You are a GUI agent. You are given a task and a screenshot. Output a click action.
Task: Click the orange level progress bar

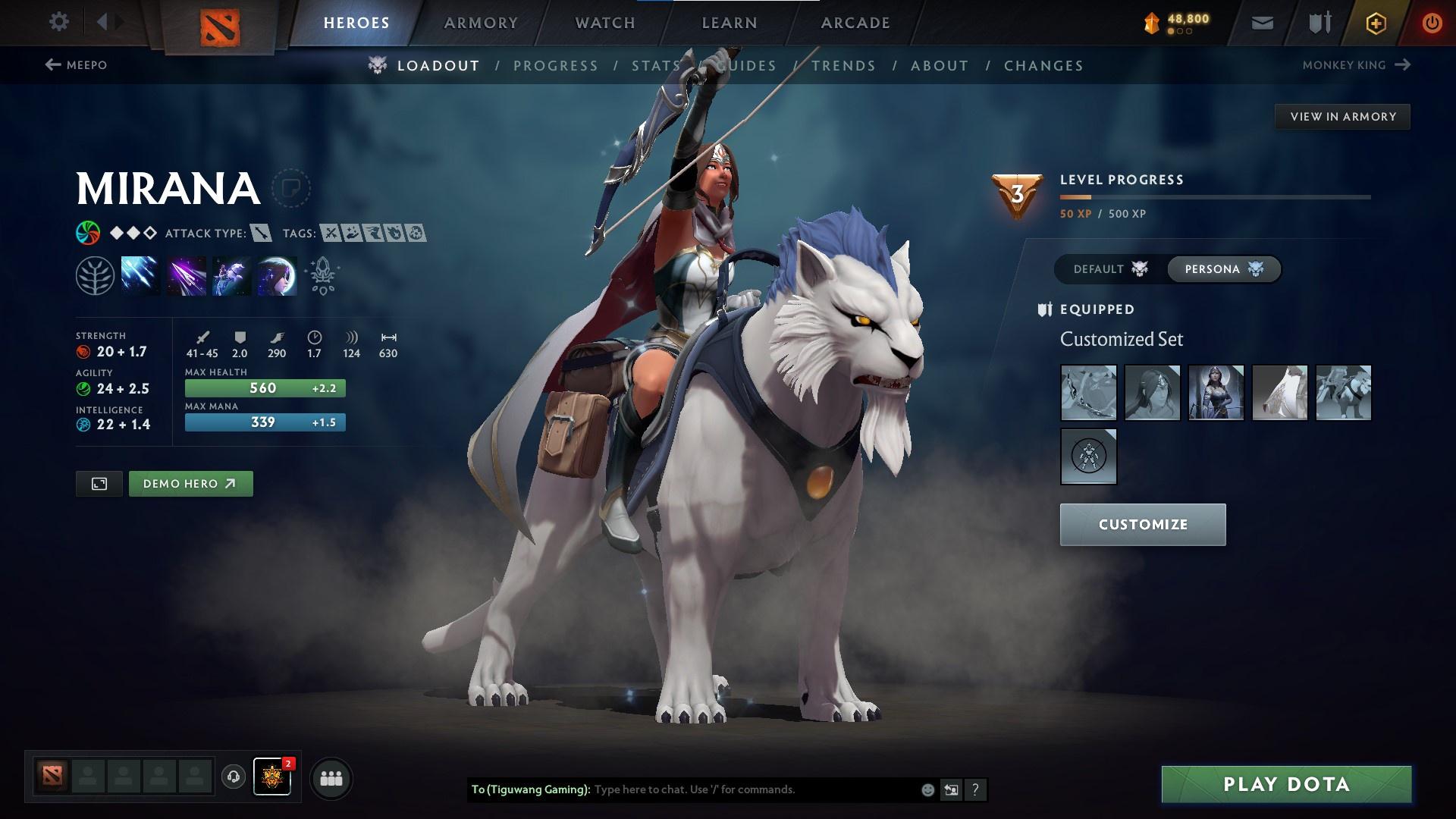click(x=1077, y=196)
